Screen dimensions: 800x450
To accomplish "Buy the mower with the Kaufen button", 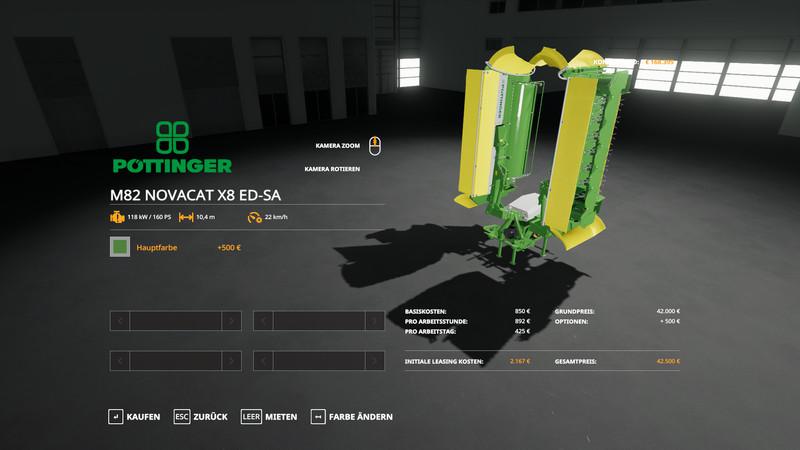I will click(135, 416).
